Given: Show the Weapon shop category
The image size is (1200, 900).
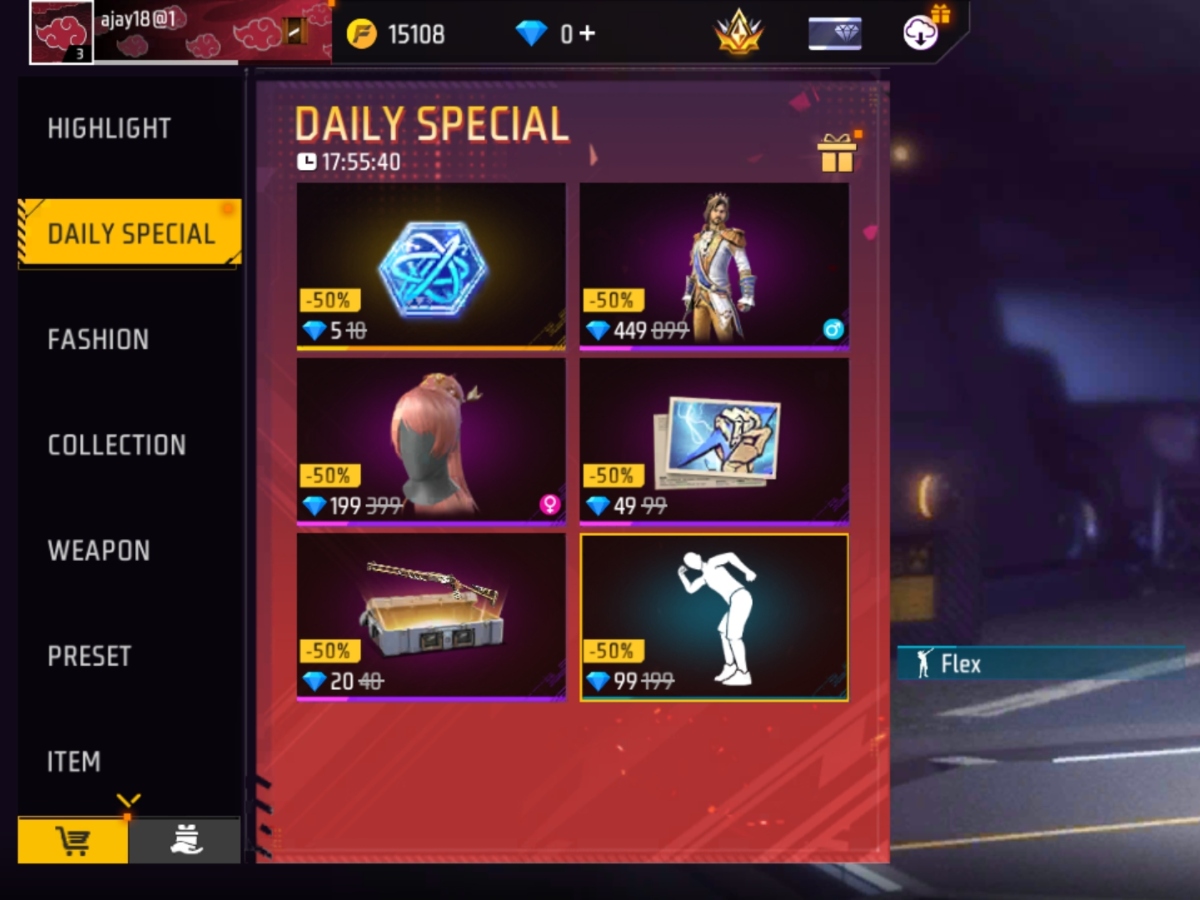Looking at the screenshot, I should point(98,551).
